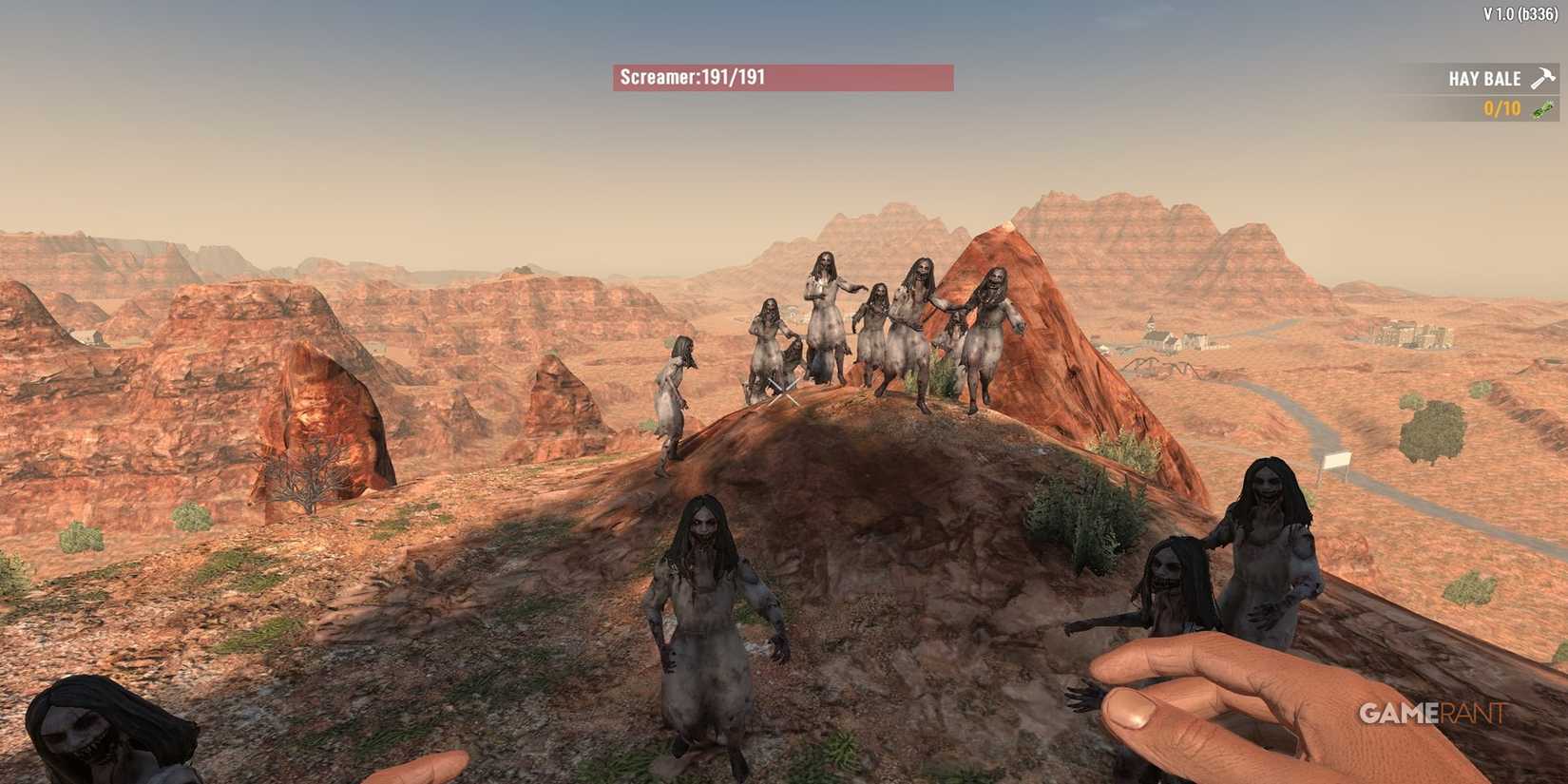
Task: Select the green tree near the road
Action: (x=1429, y=430)
